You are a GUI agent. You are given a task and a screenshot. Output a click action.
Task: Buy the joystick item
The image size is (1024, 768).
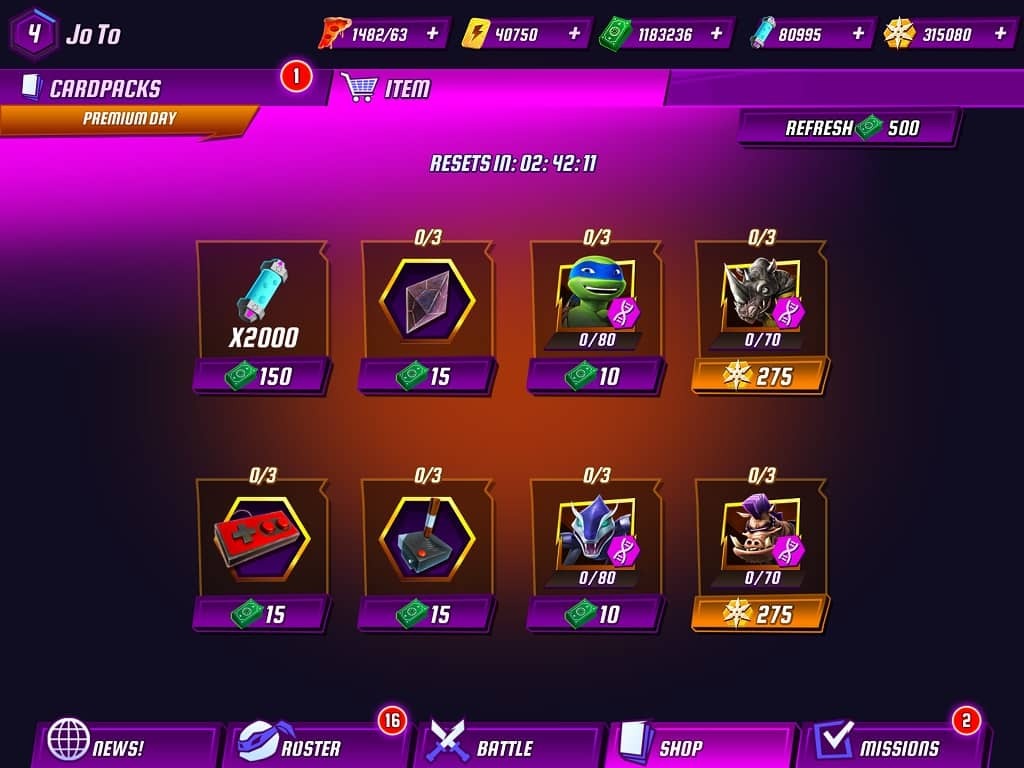coord(427,613)
